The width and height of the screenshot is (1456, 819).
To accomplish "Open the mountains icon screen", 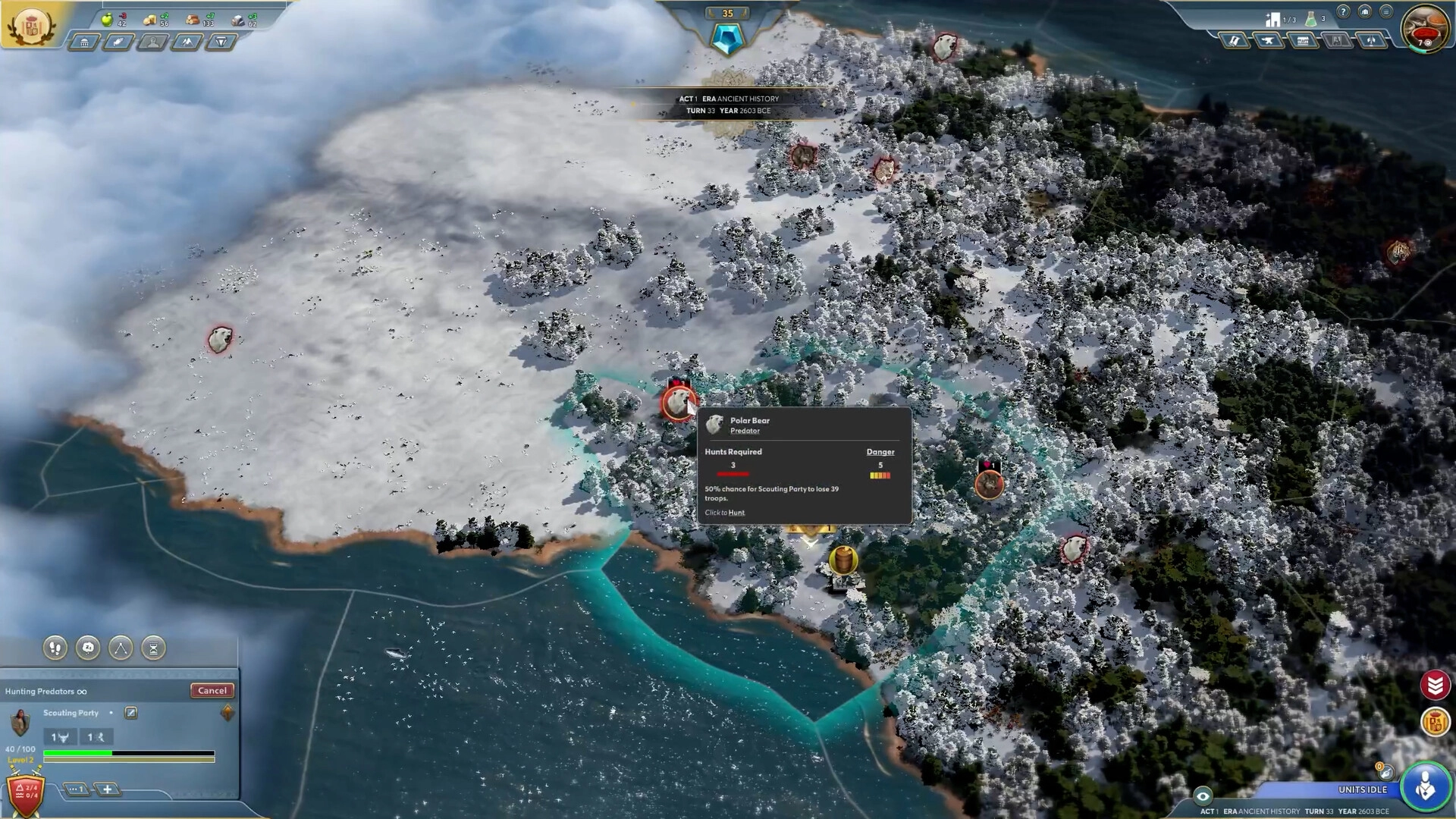I will tap(187, 42).
